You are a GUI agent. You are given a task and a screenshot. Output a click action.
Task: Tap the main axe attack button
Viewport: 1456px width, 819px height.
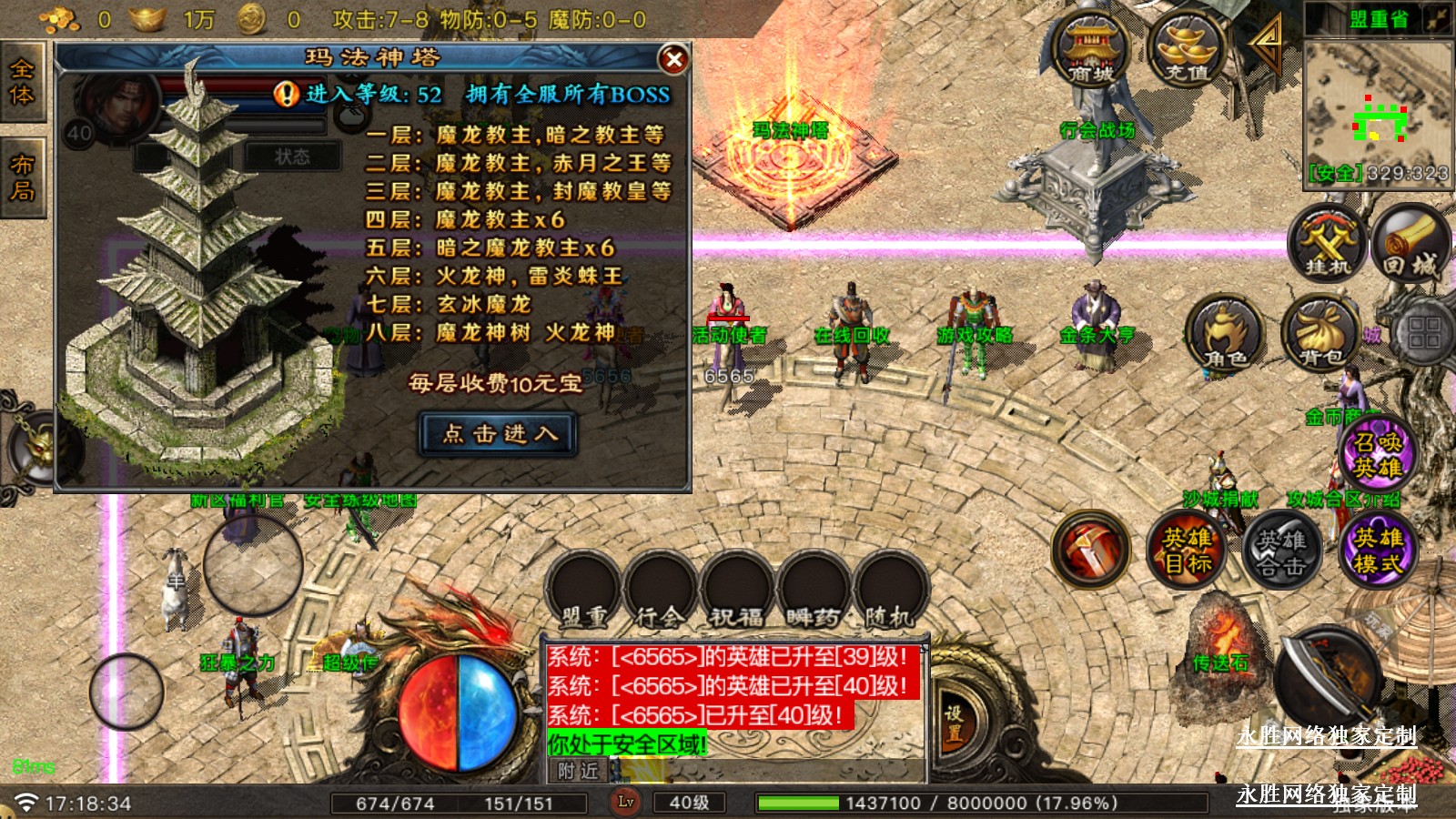1328,678
